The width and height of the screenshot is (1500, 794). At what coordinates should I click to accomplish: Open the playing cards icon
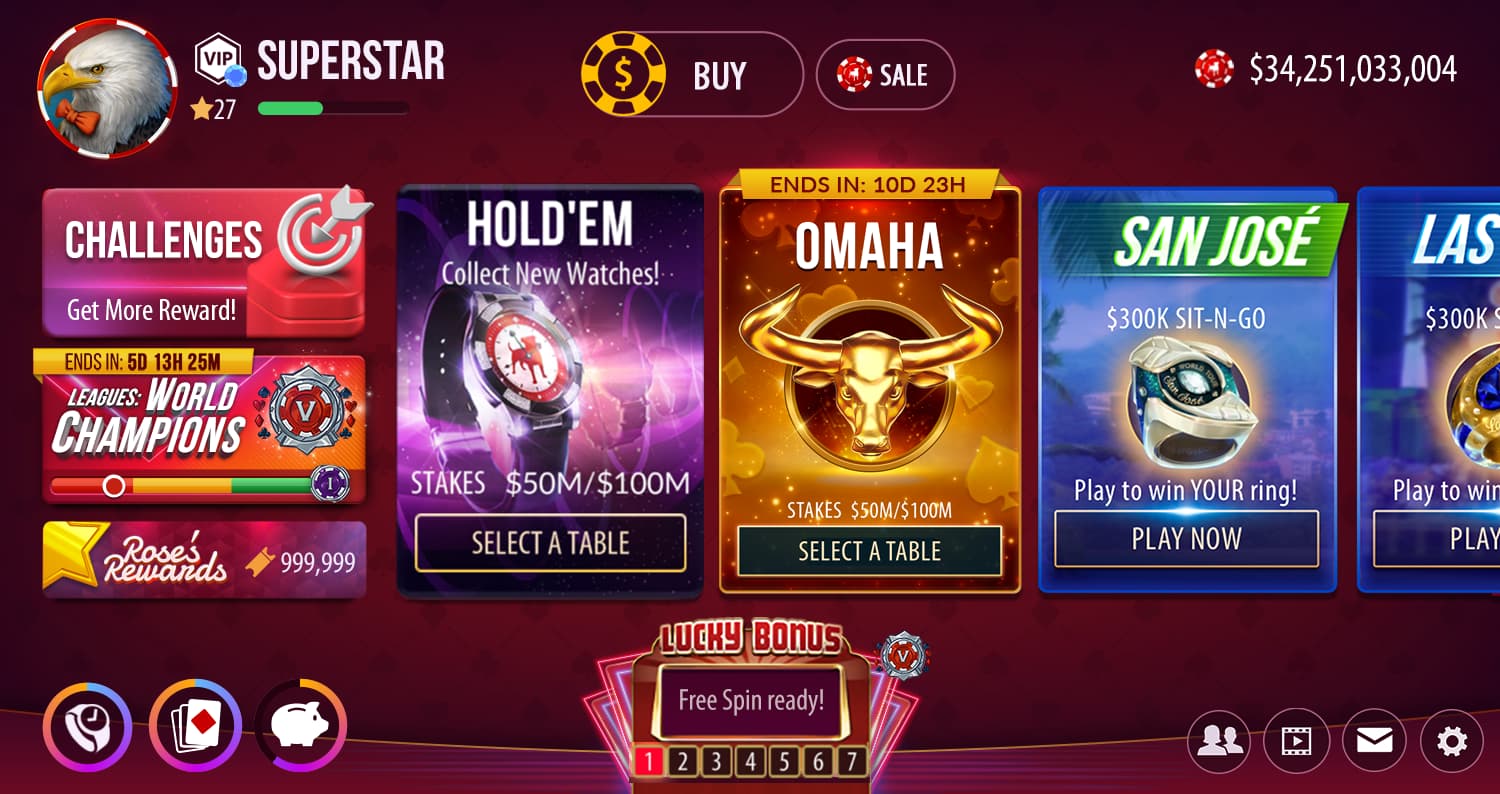coord(195,727)
